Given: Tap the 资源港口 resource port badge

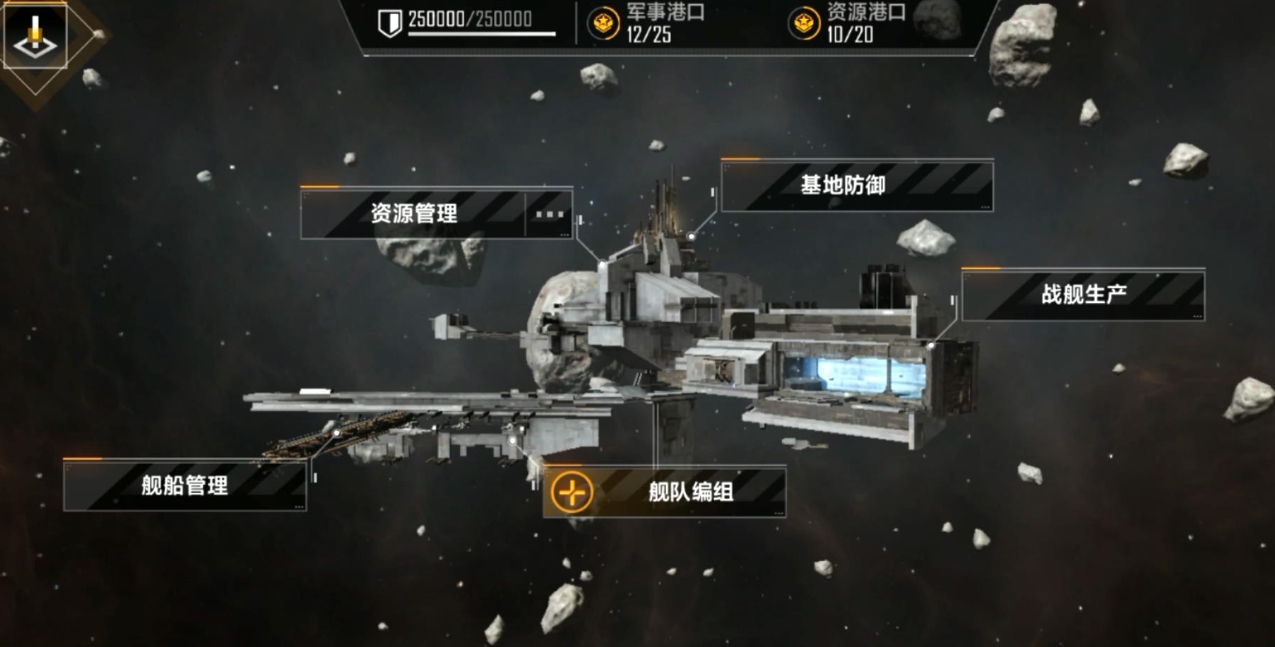Looking at the screenshot, I should [805, 23].
